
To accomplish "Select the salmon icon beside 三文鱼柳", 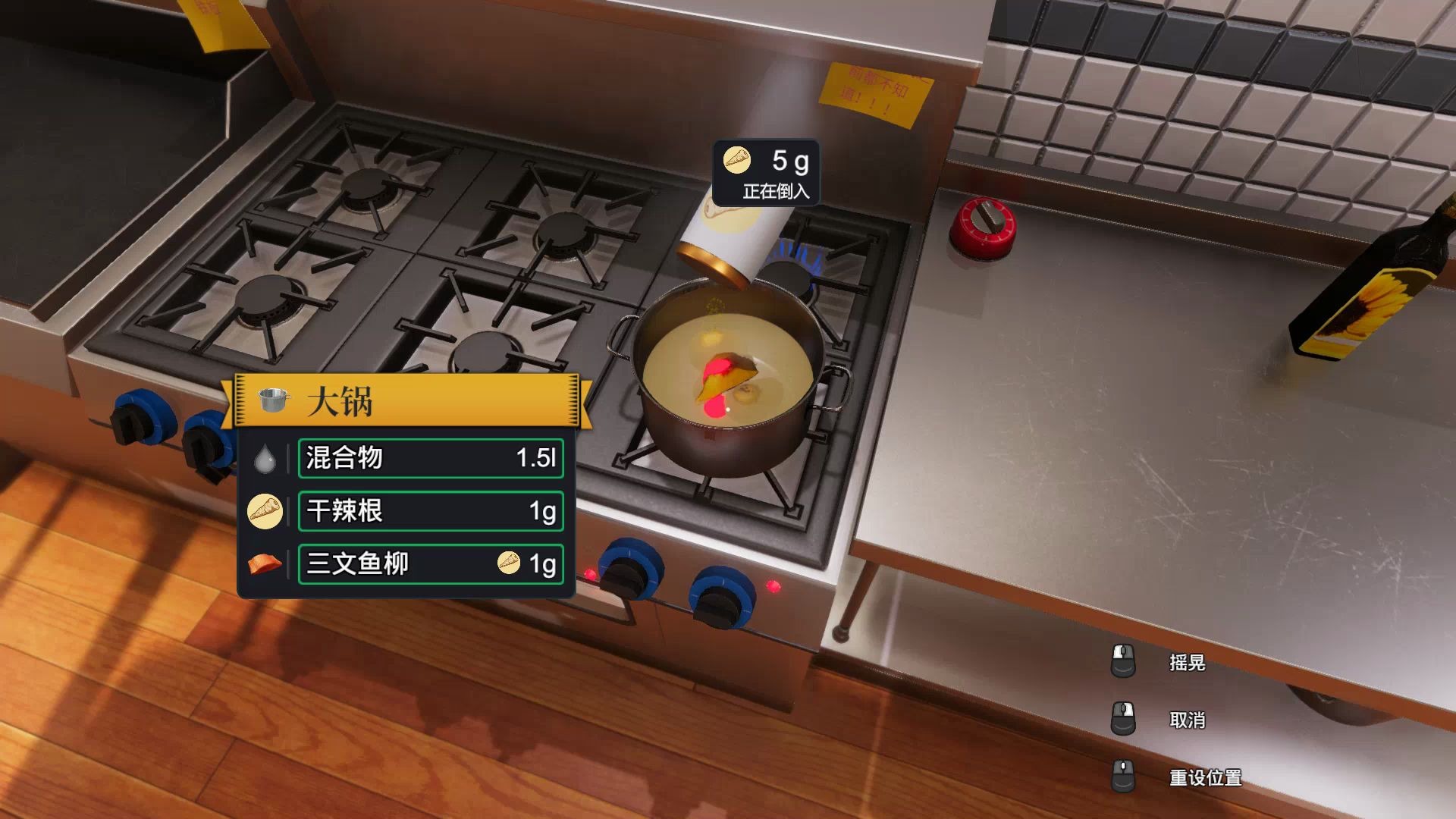I will (x=265, y=564).
